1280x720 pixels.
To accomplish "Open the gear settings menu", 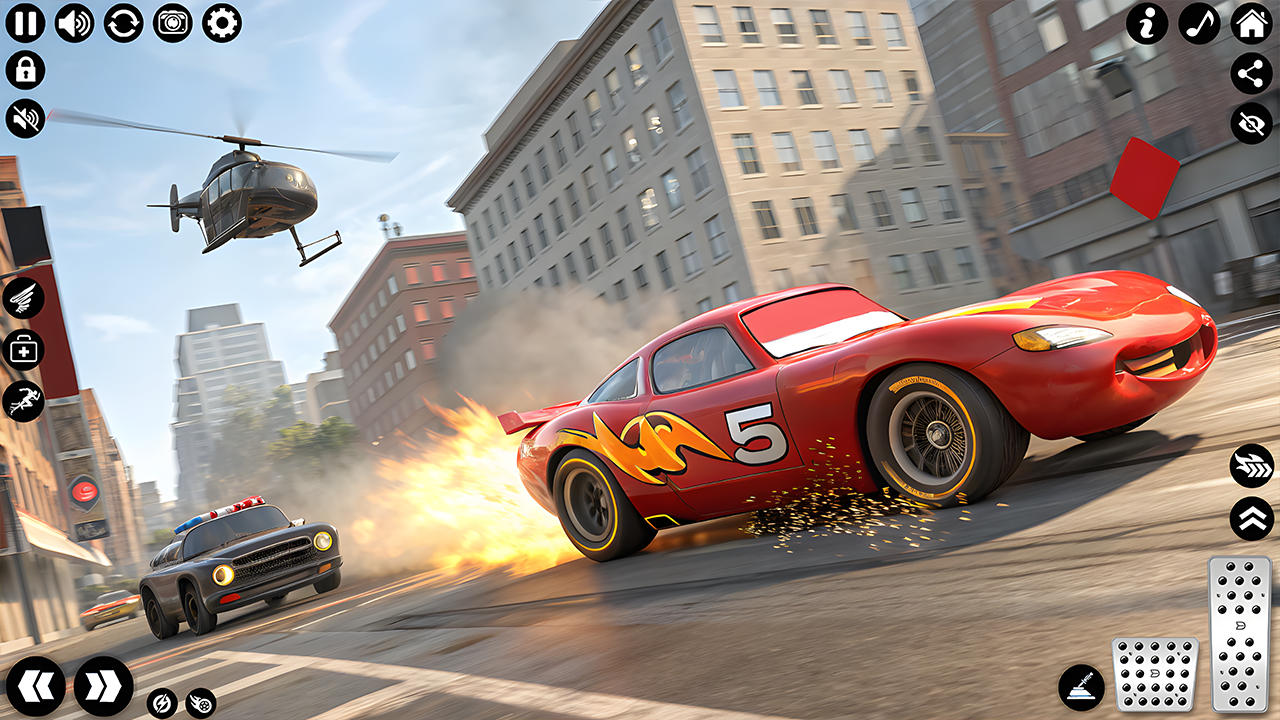I will [221, 22].
